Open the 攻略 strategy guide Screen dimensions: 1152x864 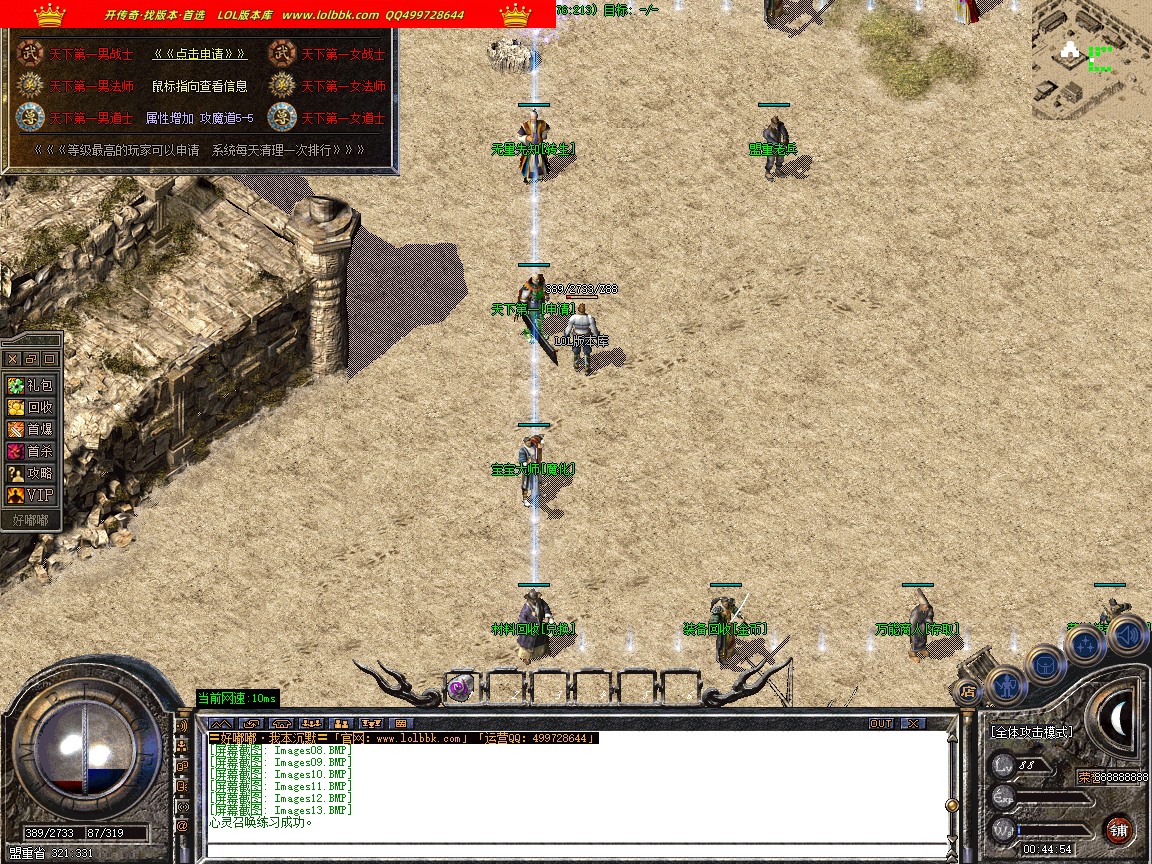coord(31,473)
